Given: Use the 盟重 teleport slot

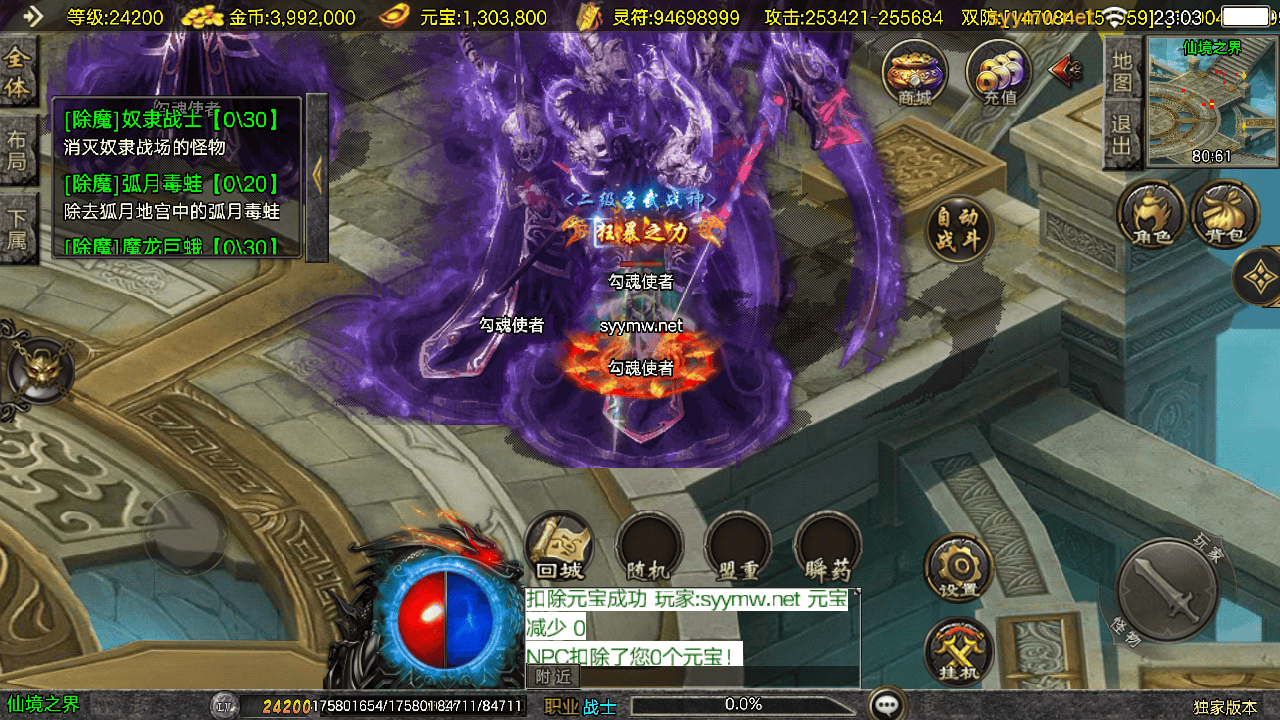Looking at the screenshot, I should (x=738, y=546).
